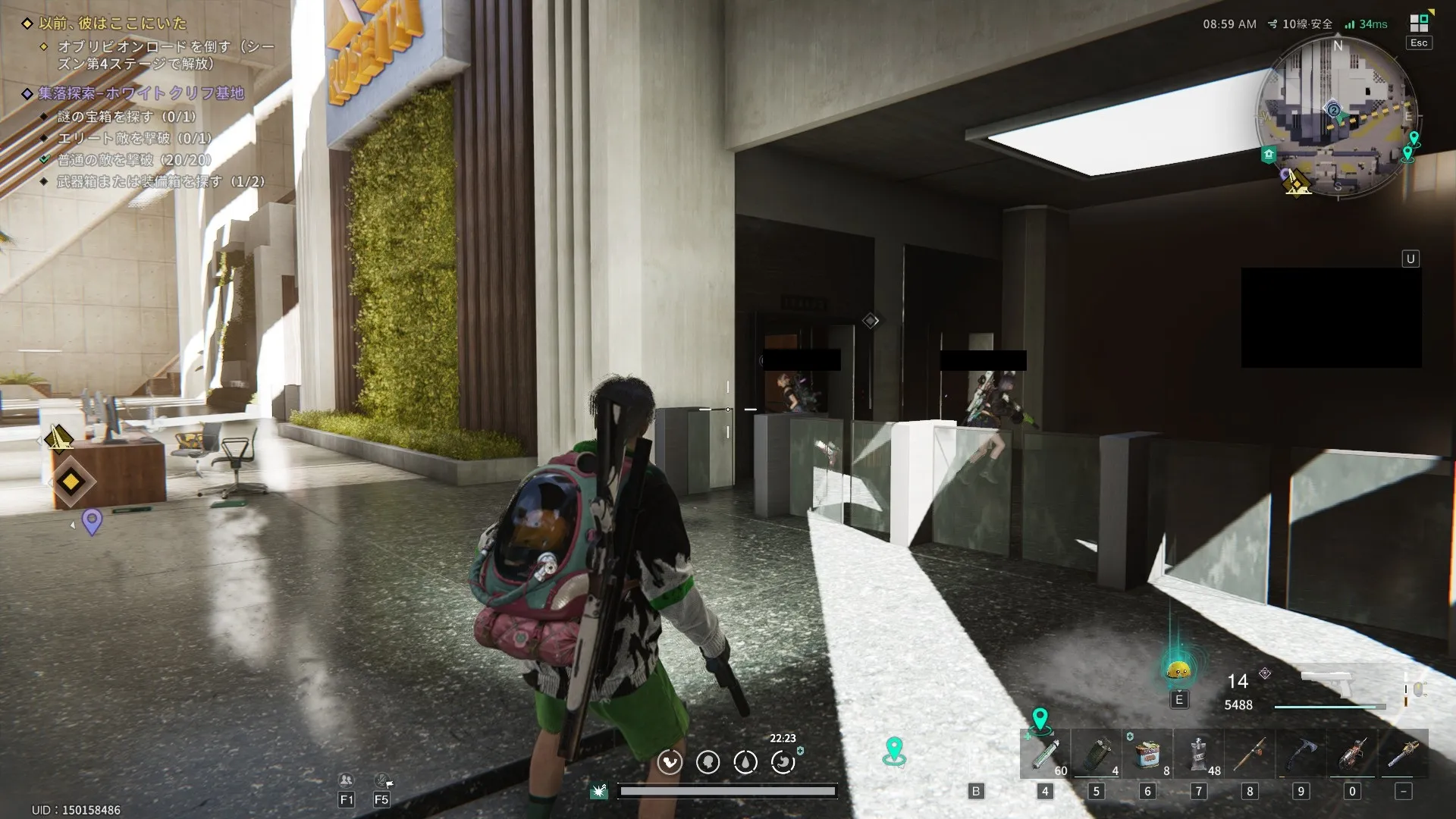Open the four-square main menu icon
This screenshot has height=819, width=1456.
1419,24
